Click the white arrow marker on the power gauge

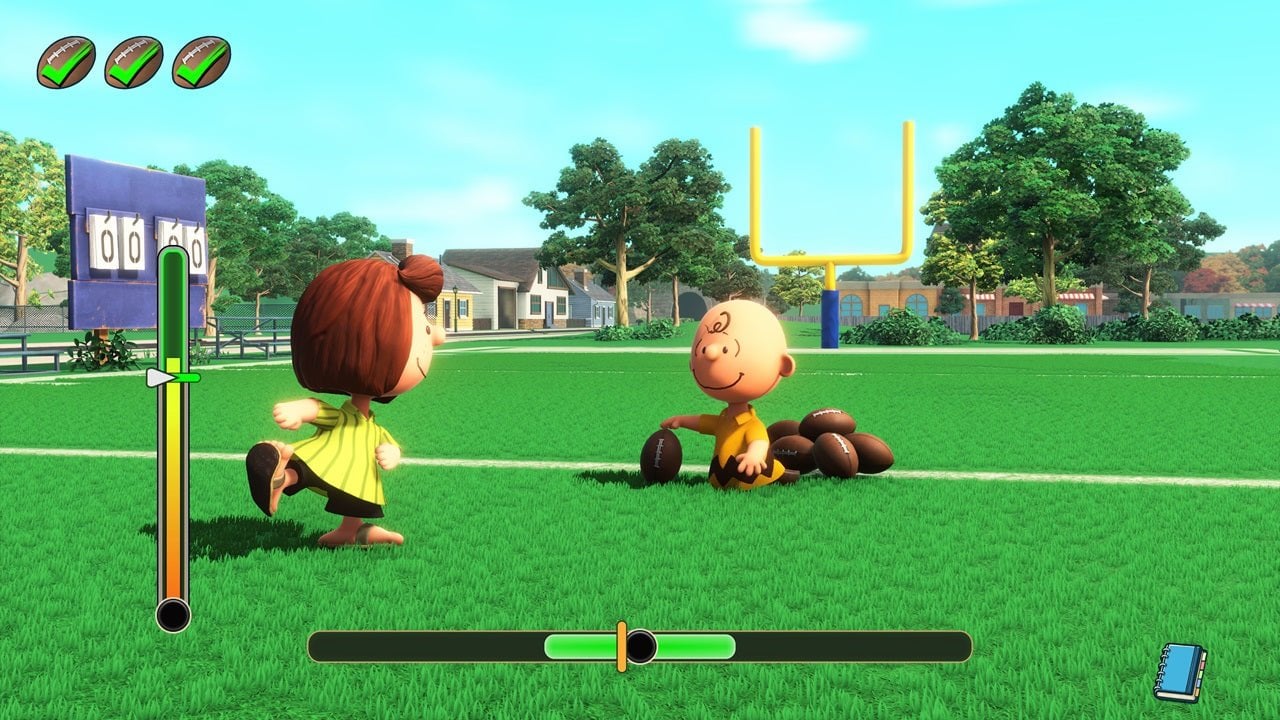(x=162, y=378)
